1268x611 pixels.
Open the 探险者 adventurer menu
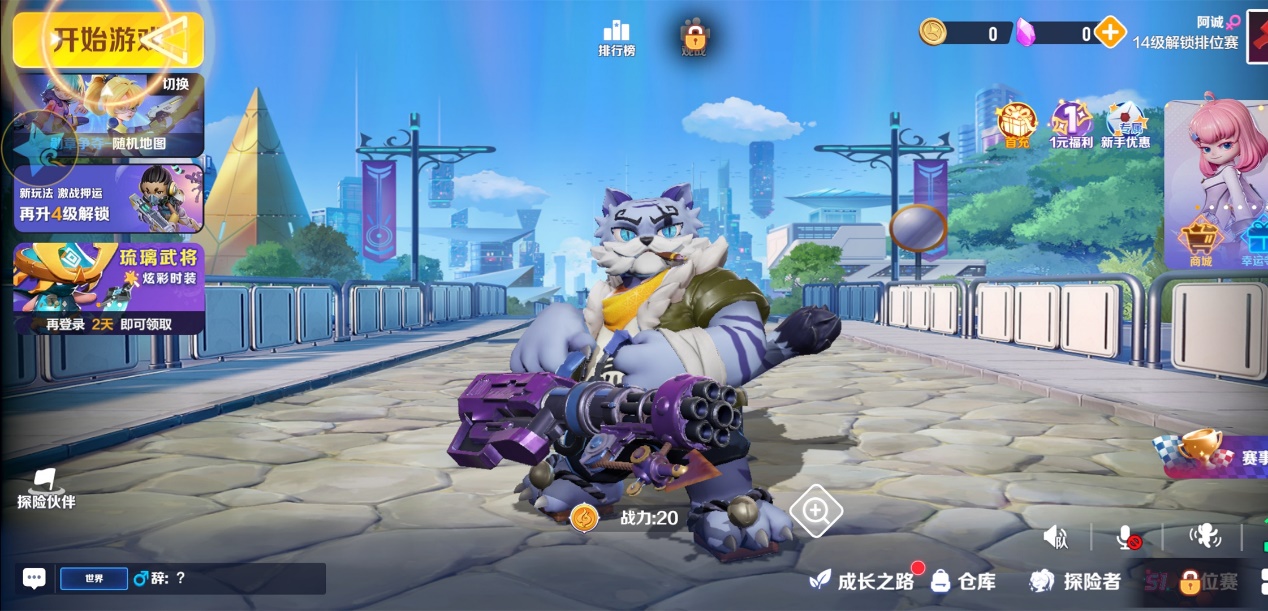tap(1075, 581)
